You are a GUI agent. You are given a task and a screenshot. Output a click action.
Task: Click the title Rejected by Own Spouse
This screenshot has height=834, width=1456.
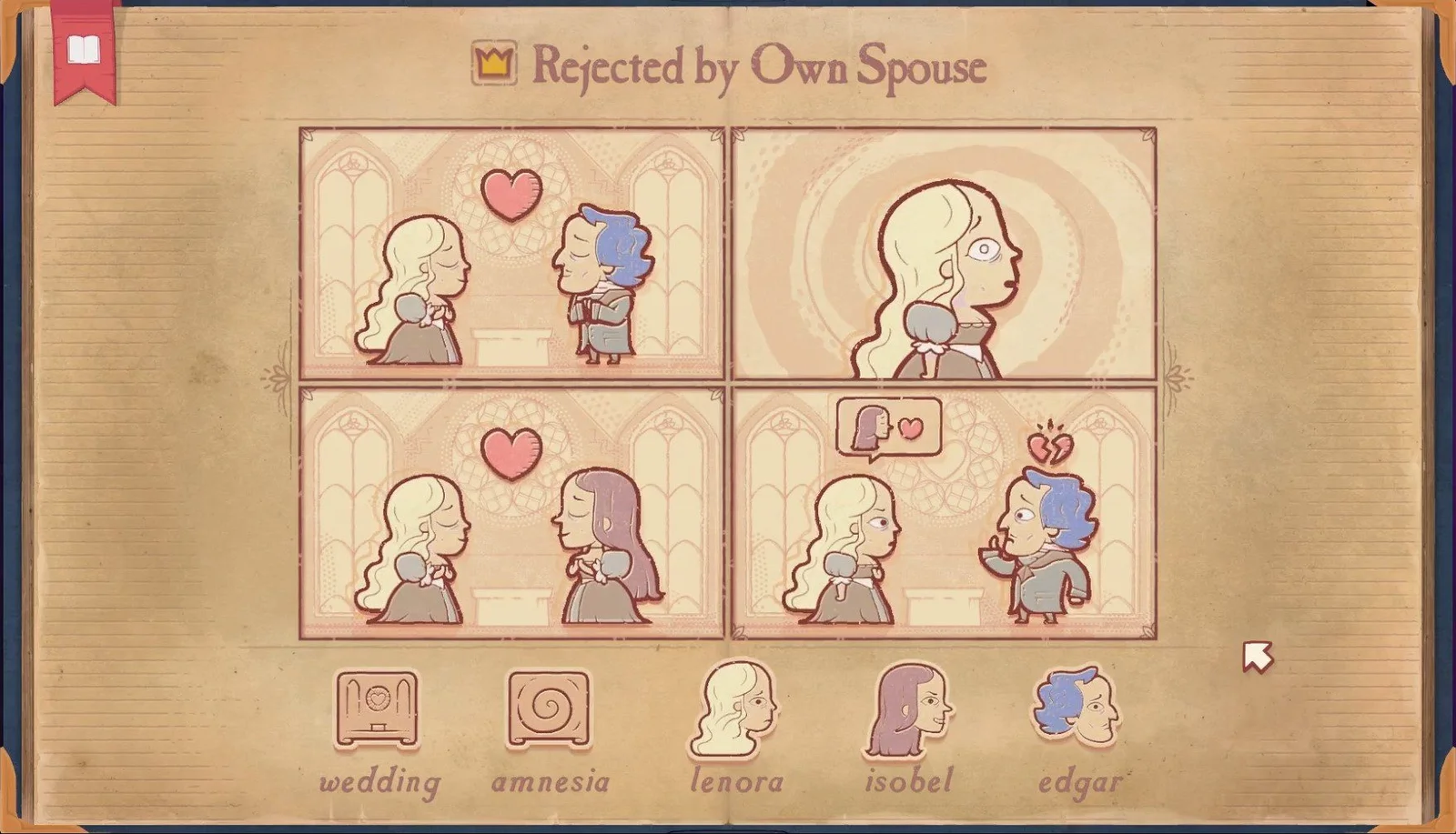[x=763, y=65]
